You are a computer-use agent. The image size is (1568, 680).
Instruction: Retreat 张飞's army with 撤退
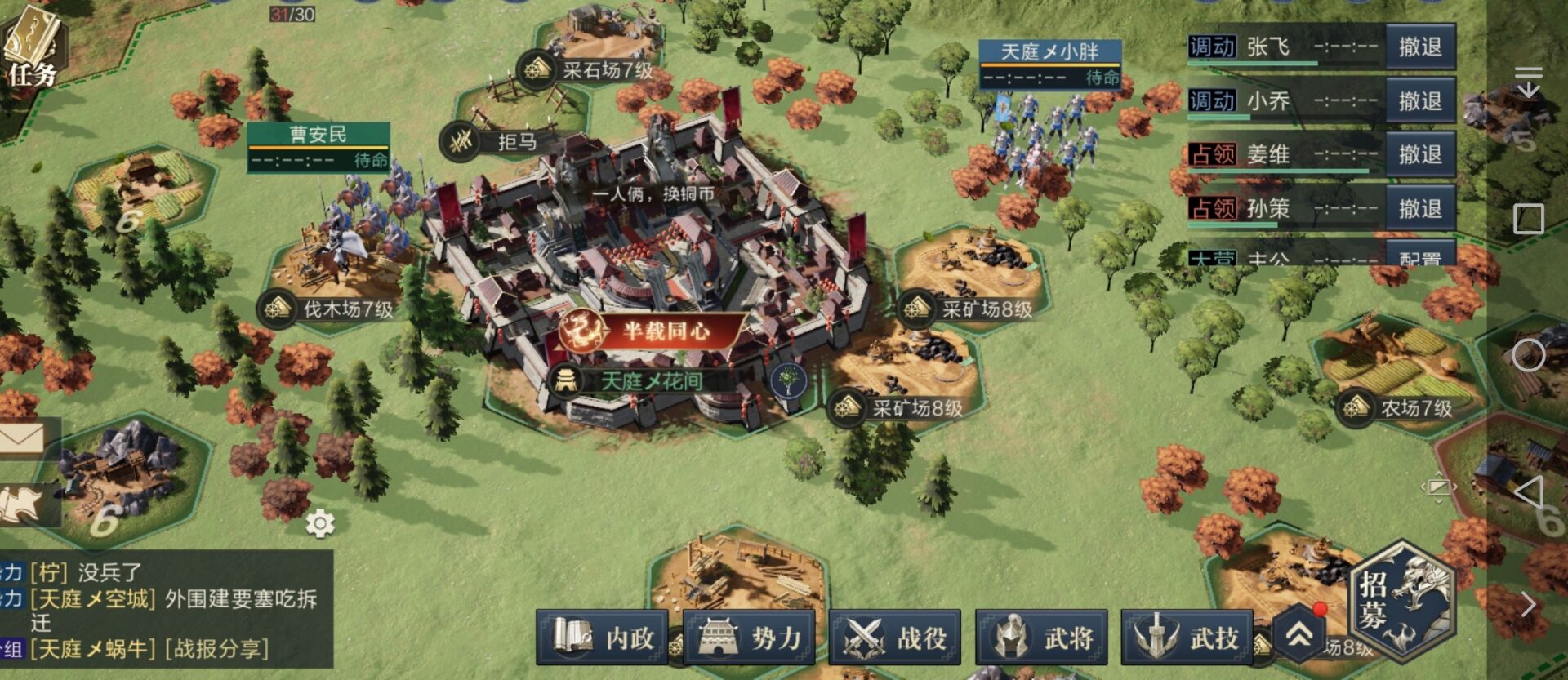[x=1419, y=47]
